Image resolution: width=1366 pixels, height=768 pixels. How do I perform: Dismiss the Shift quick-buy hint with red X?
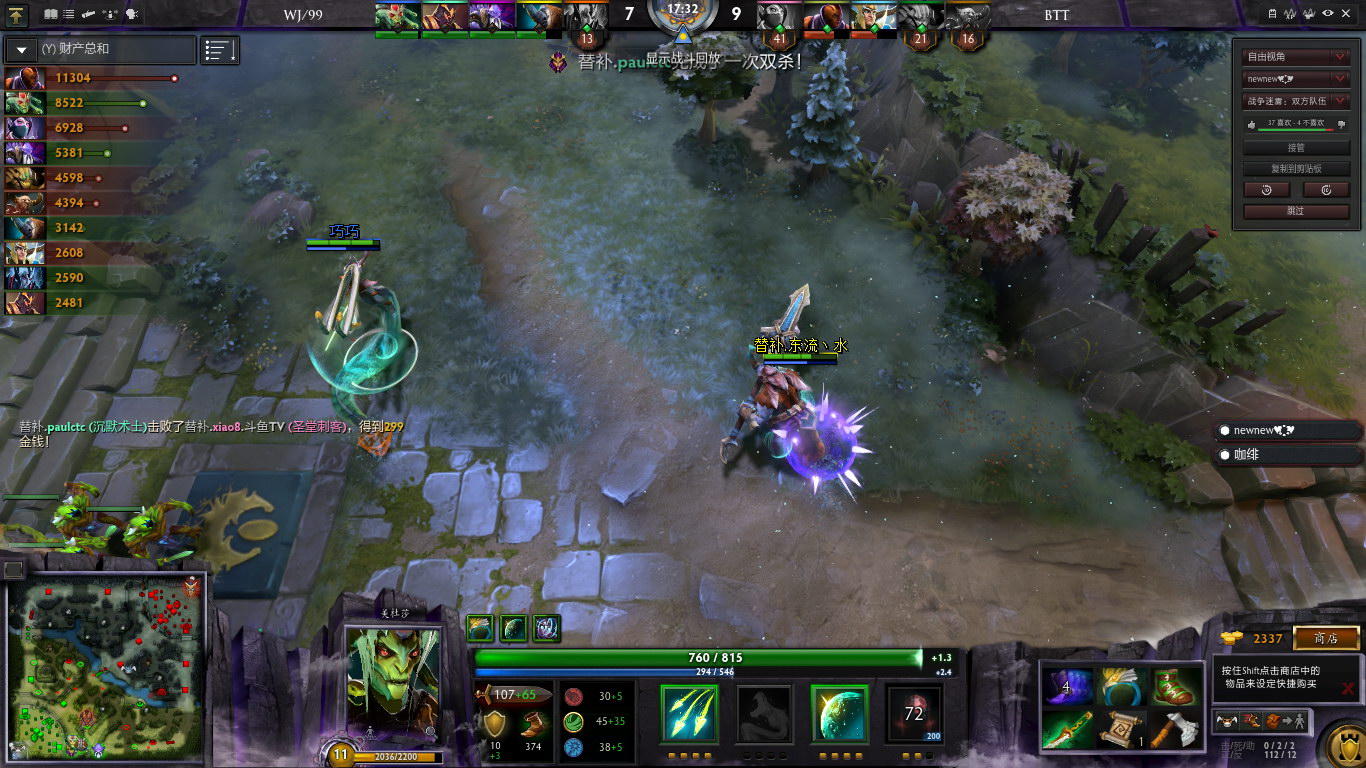click(1348, 688)
